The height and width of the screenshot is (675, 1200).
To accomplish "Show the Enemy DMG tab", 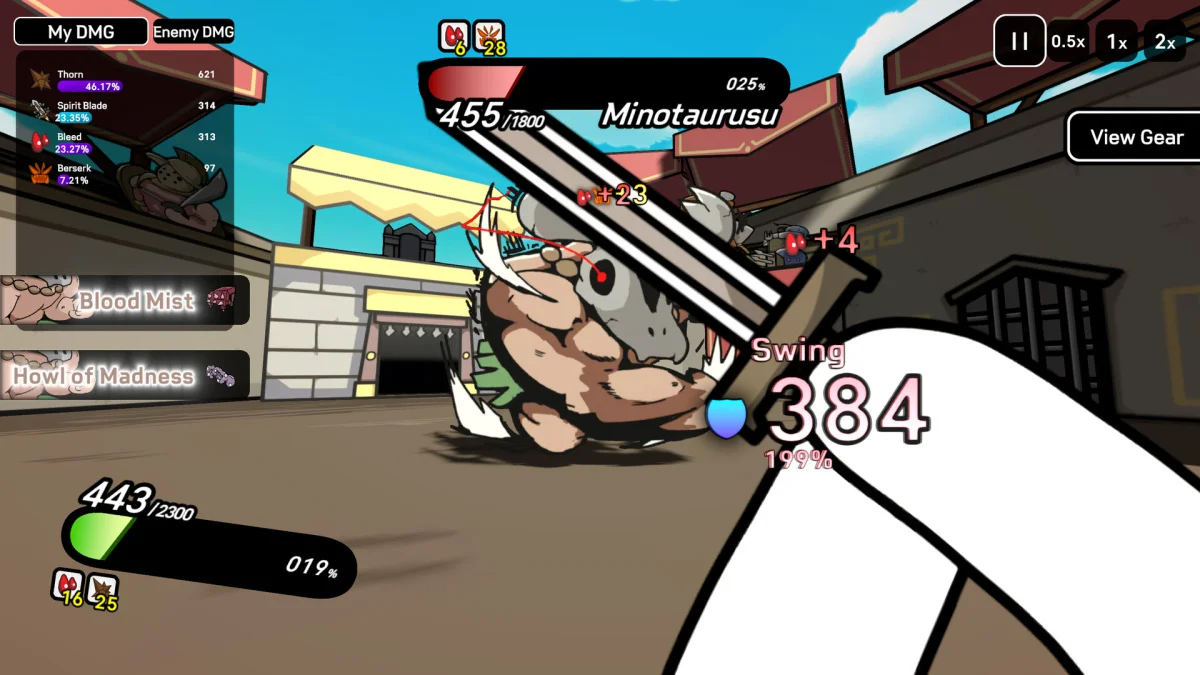I will [x=193, y=32].
